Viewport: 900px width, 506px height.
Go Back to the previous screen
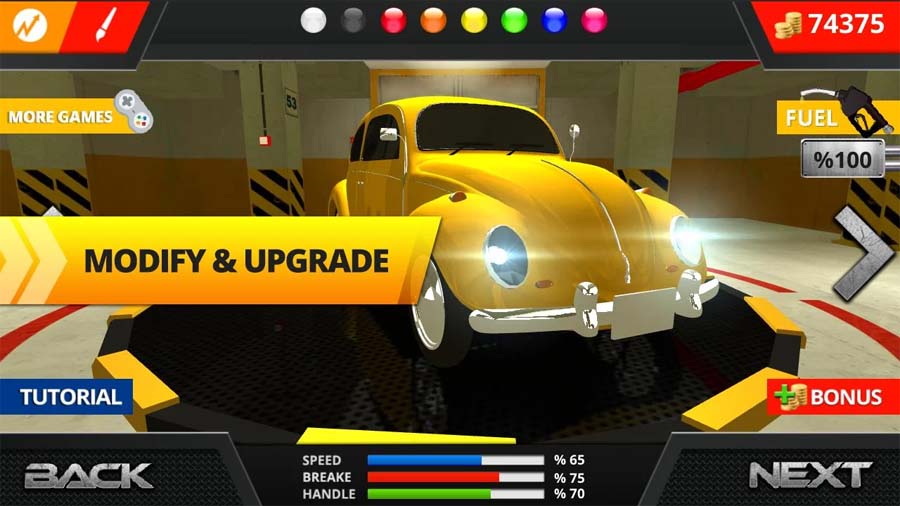(88, 475)
